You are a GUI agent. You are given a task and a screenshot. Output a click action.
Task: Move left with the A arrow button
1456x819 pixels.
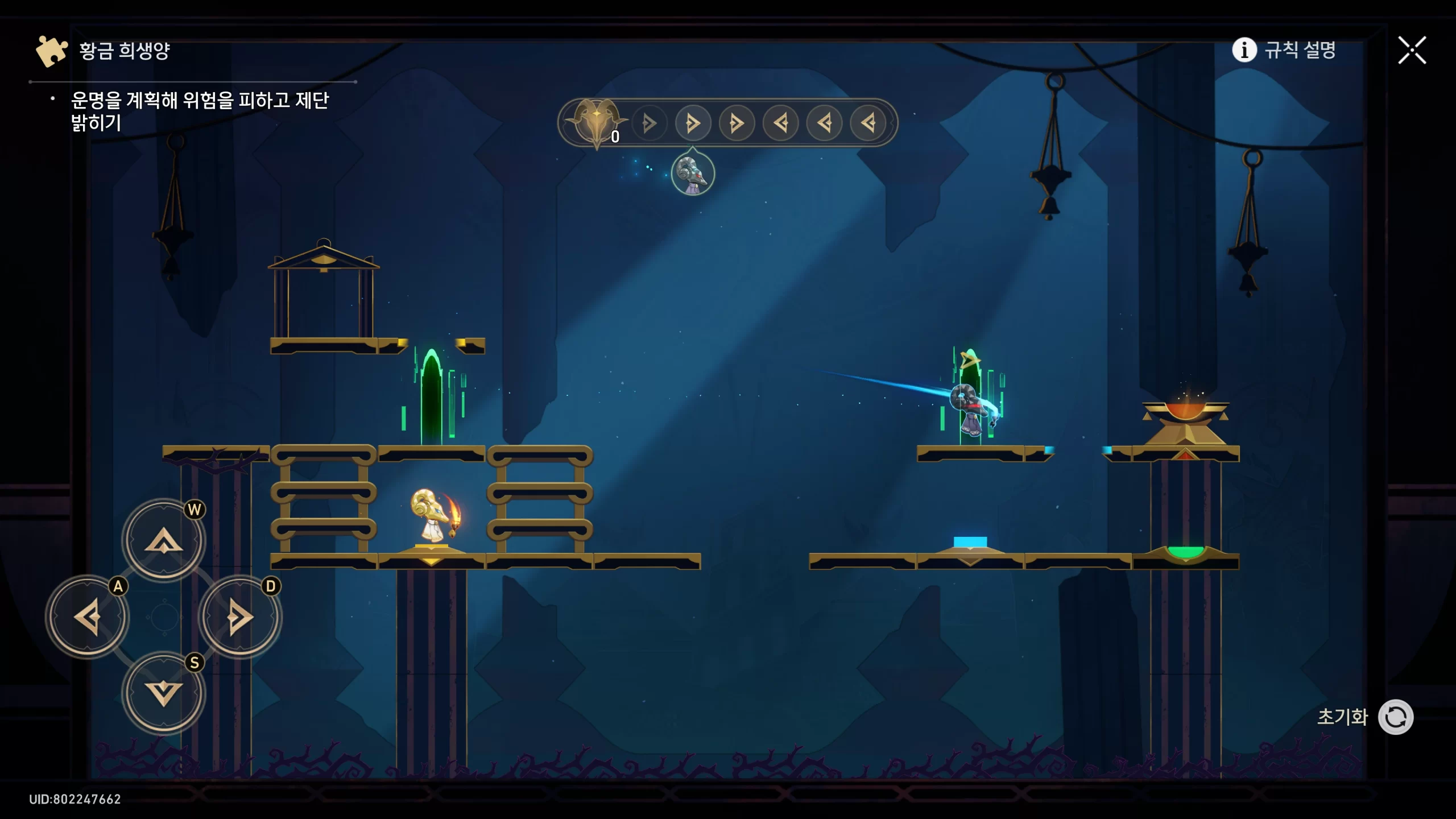coord(88,617)
